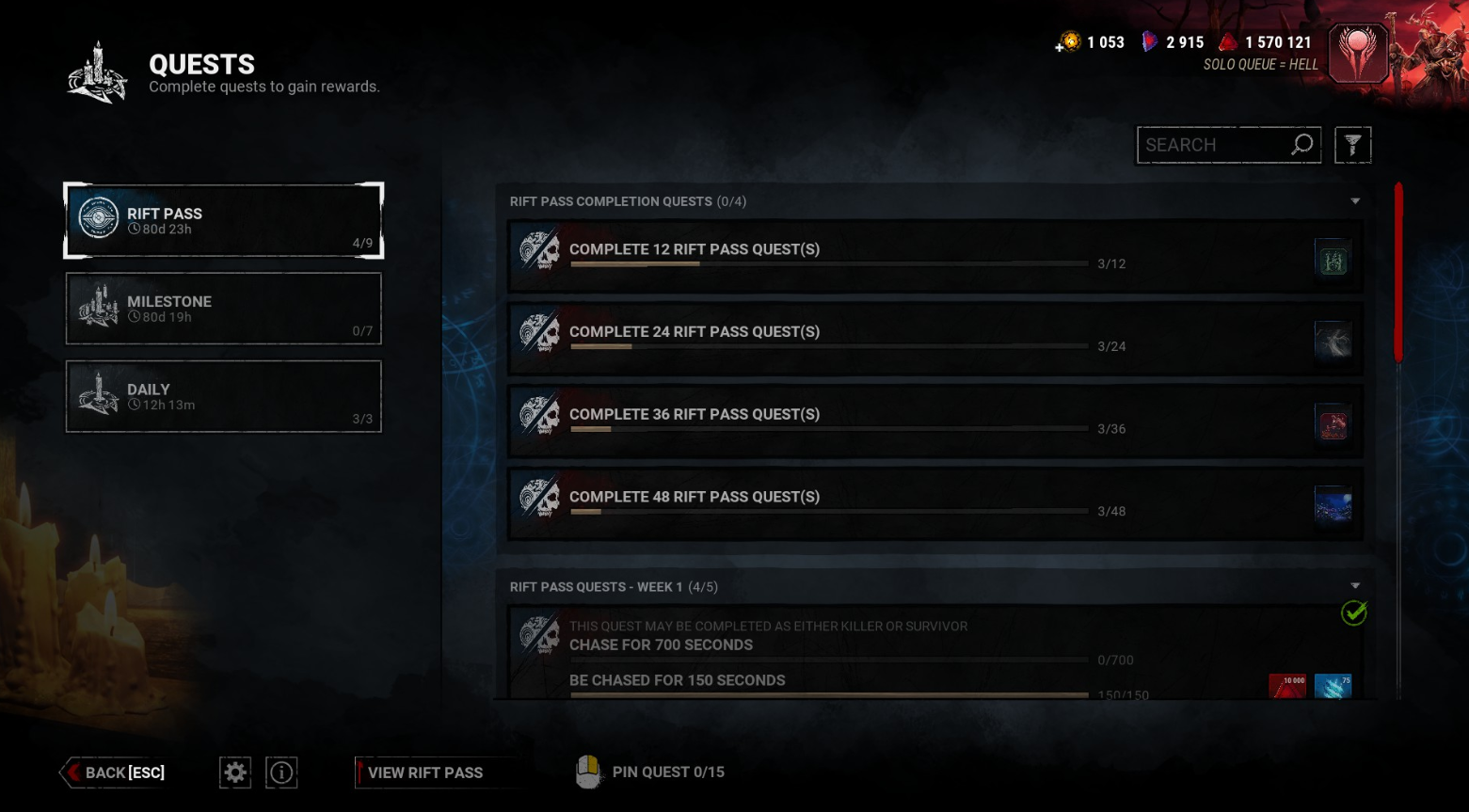Image resolution: width=1469 pixels, height=812 pixels.
Task: Click Back [ESC] to exit quests
Action: tap(113, 772)
